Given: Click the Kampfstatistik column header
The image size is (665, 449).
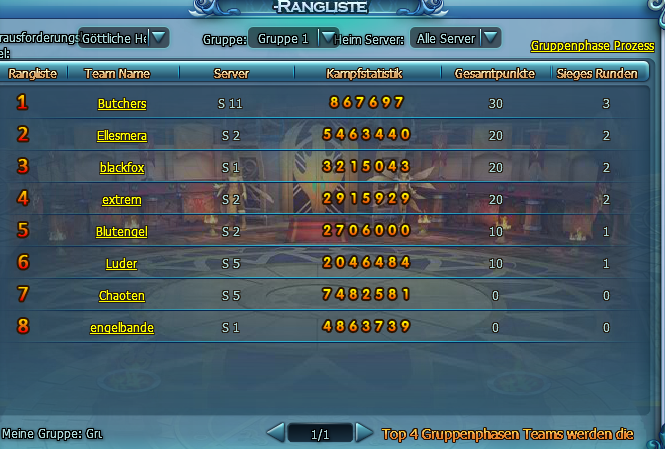Looking at the screenshot, I should [364, 74].
